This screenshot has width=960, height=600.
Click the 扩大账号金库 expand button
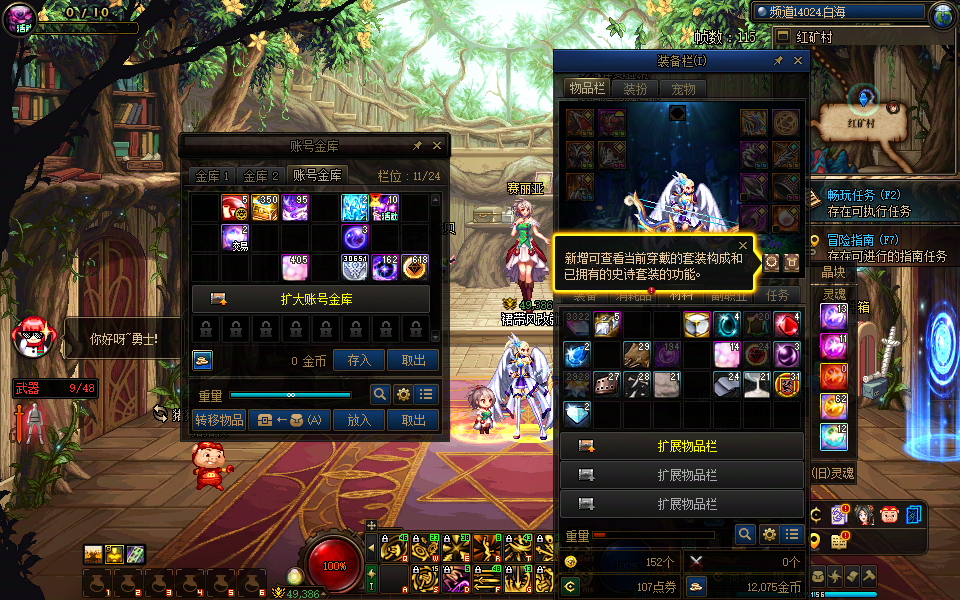coord(310,299)
